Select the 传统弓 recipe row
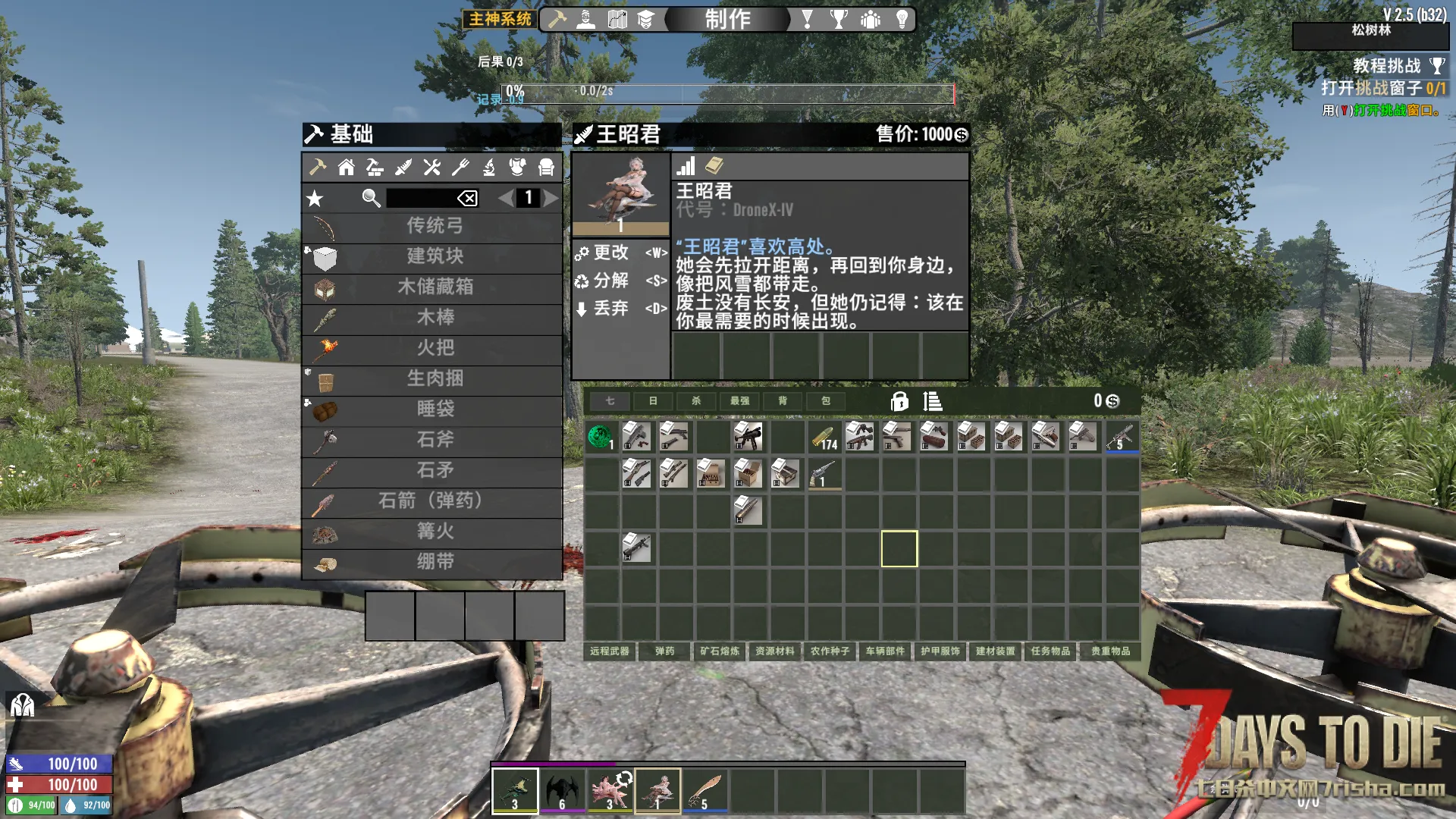The width and height of the screenshot is (1456, 819). (x=433, y=226)
